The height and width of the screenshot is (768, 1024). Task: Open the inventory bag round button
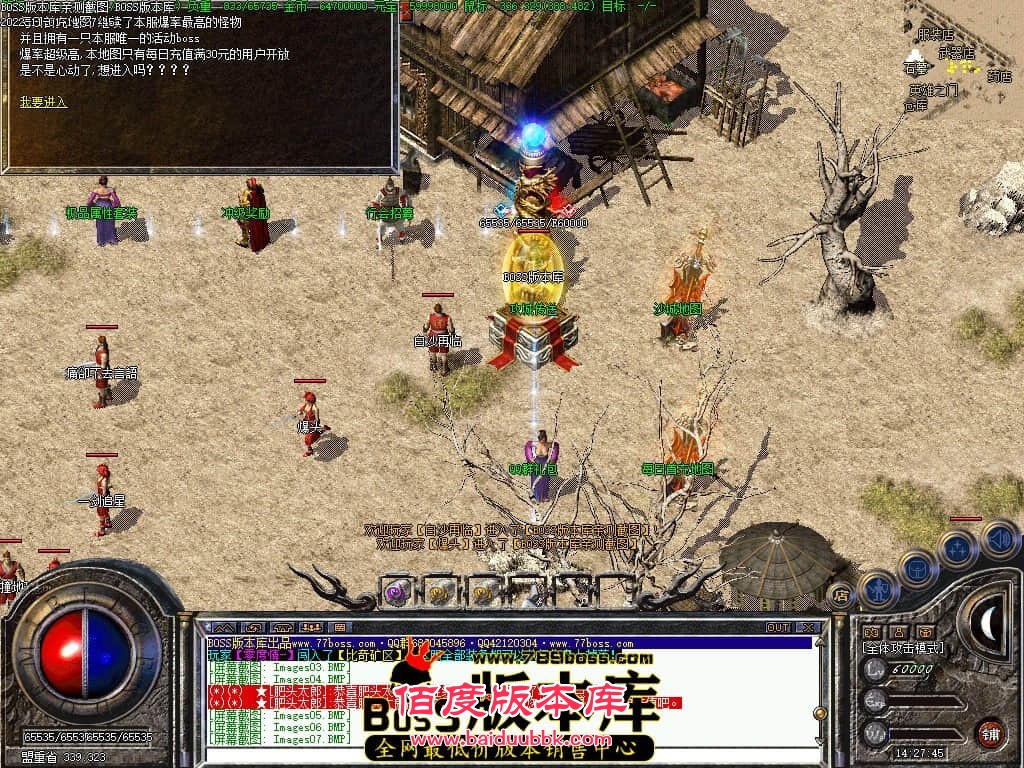[917, 567]
